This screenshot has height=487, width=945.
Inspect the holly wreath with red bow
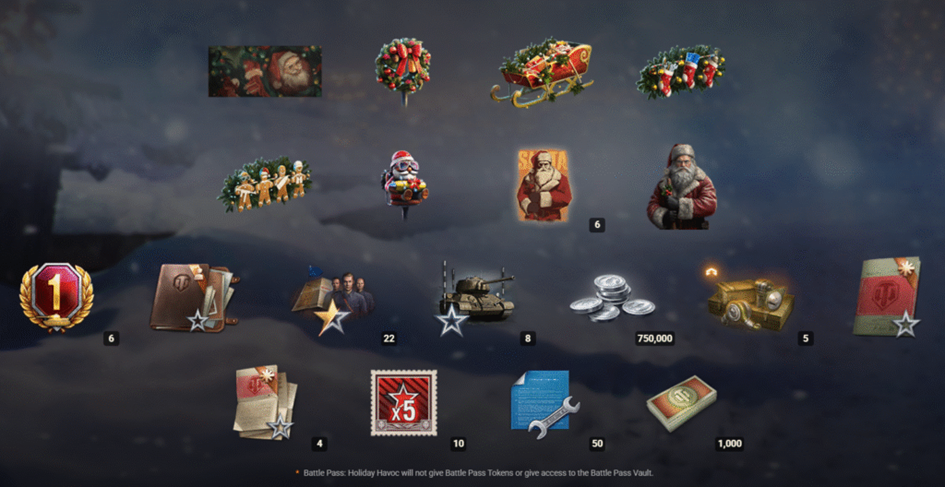(403, 66)
